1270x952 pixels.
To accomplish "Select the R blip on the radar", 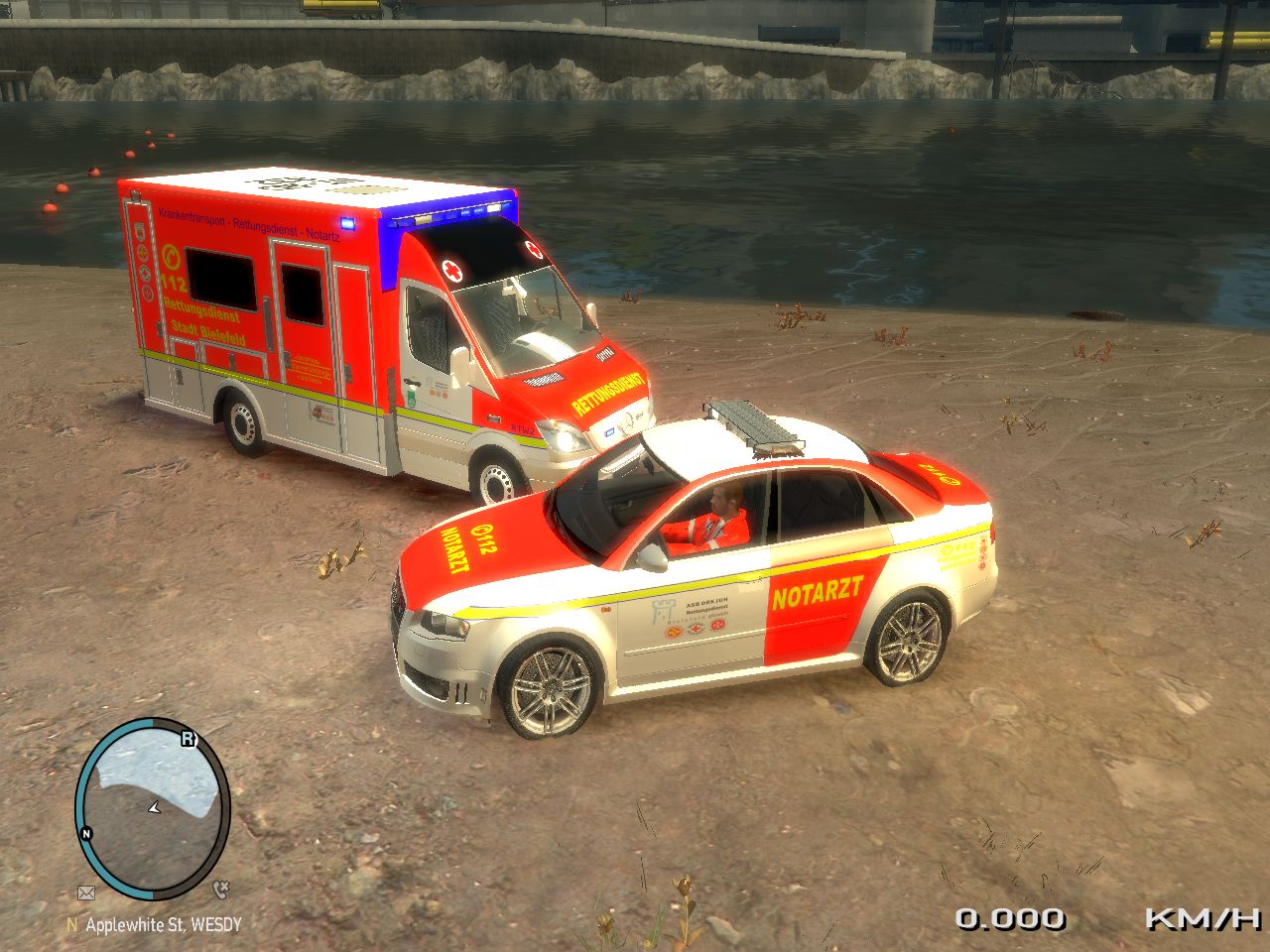I will [x=188, y=738].
